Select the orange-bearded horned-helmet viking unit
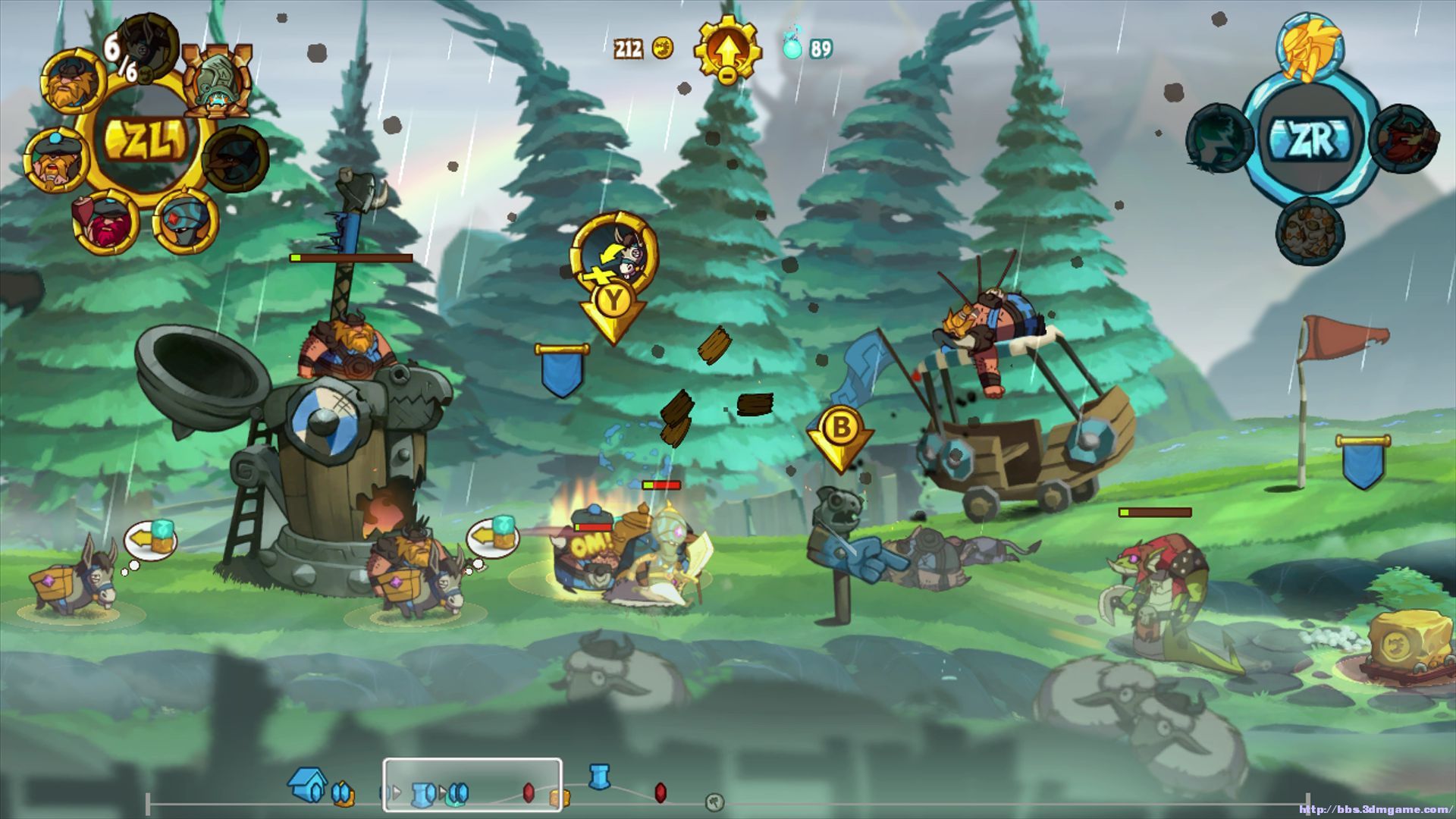1456x819 pixels. (74, 81)
